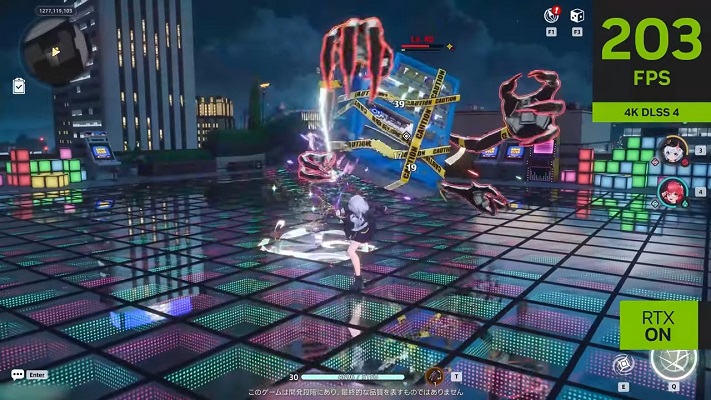Open the dice icon menu

[x=577, y=14]
